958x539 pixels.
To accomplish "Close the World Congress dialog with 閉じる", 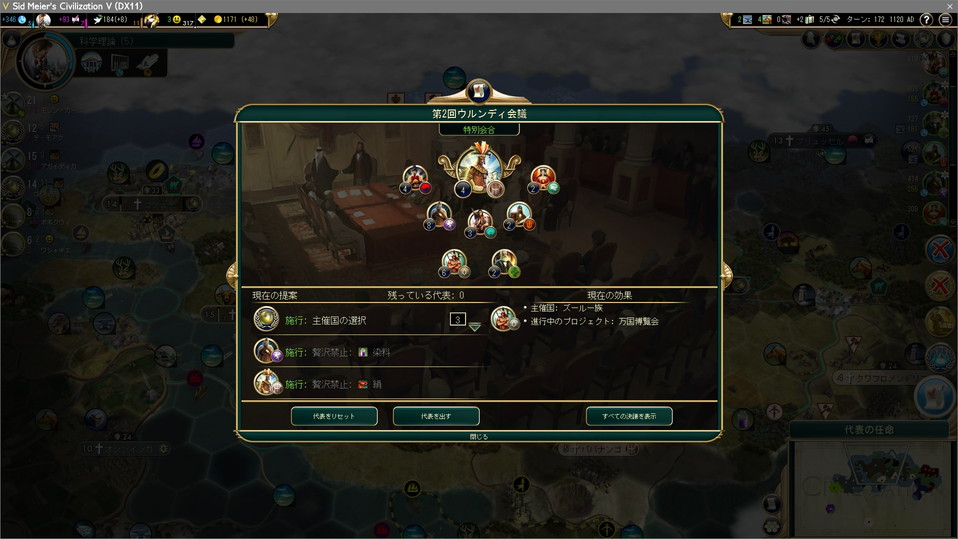I will [x=479, y=437].
